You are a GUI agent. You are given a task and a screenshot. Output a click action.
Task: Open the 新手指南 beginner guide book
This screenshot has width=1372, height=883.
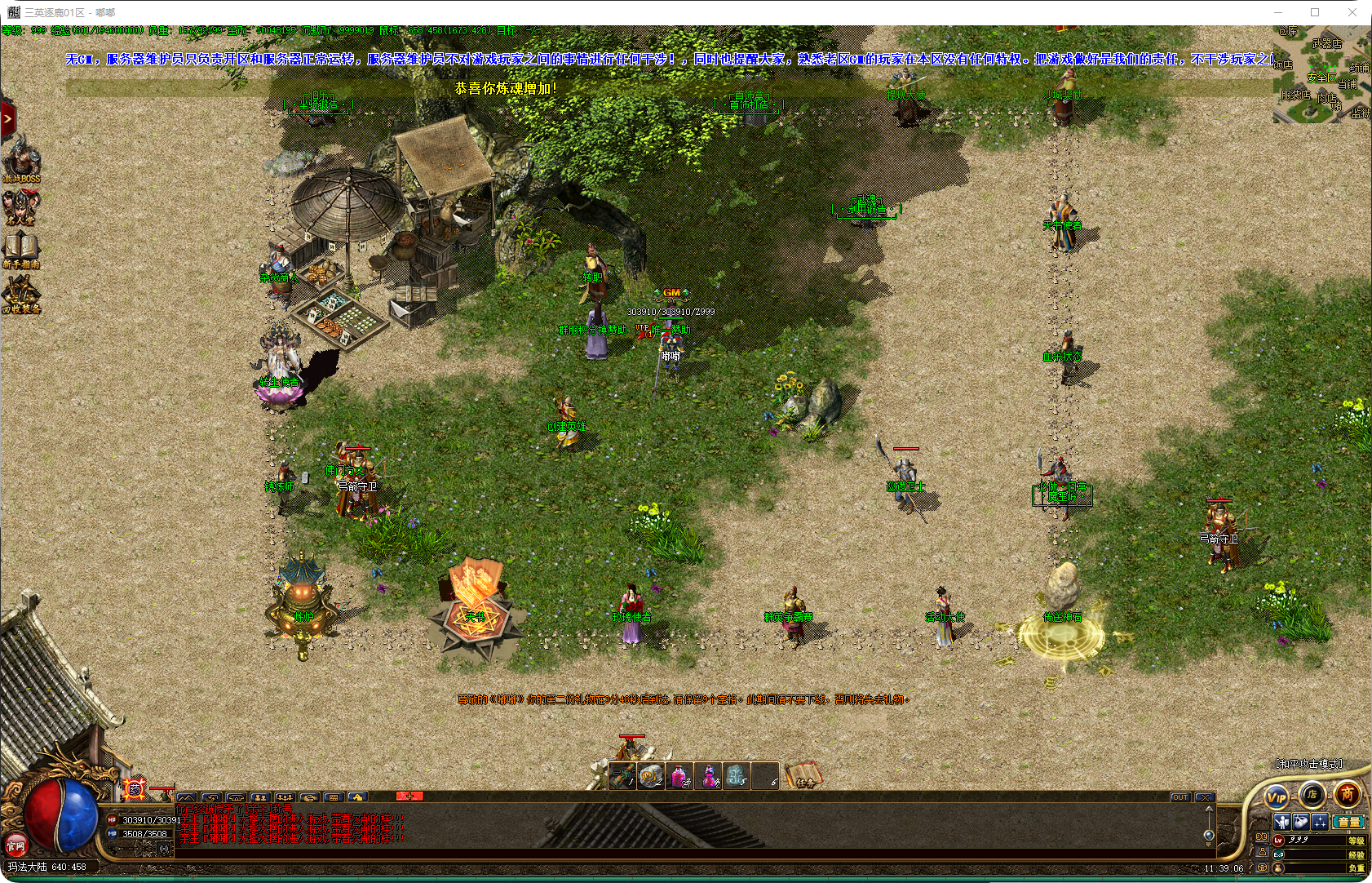pos(20,250)
